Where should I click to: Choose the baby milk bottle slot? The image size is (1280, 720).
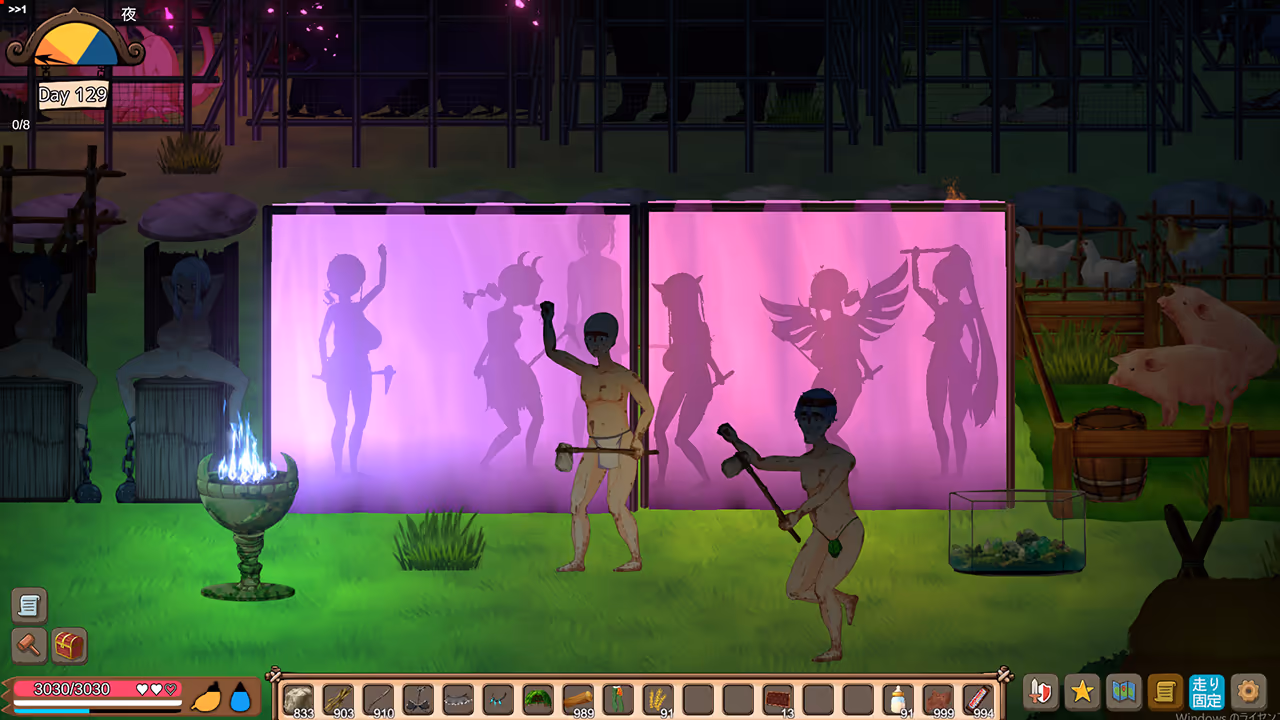click(x=898, y=697)
